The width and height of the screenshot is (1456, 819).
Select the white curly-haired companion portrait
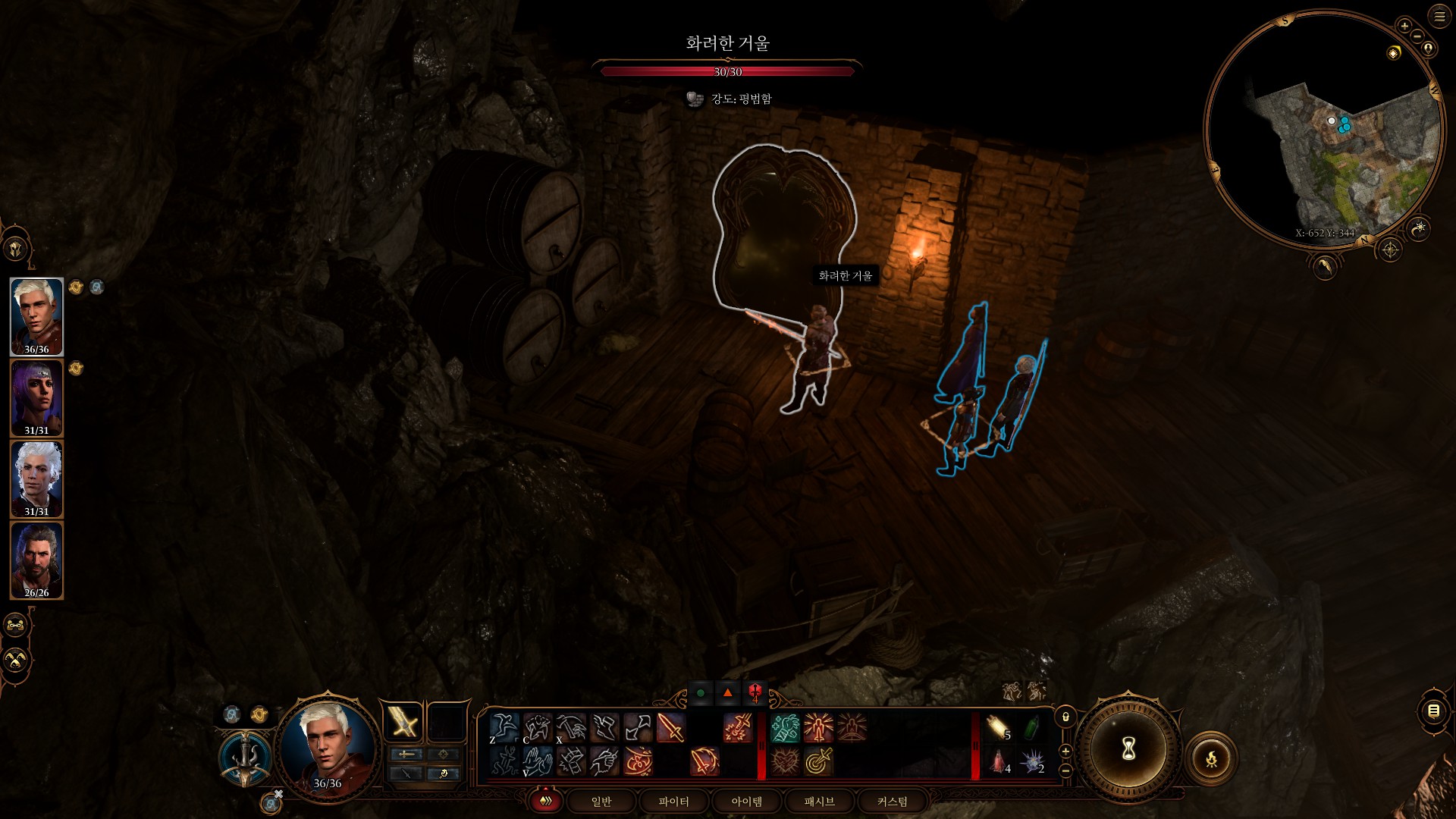point(36,479)
